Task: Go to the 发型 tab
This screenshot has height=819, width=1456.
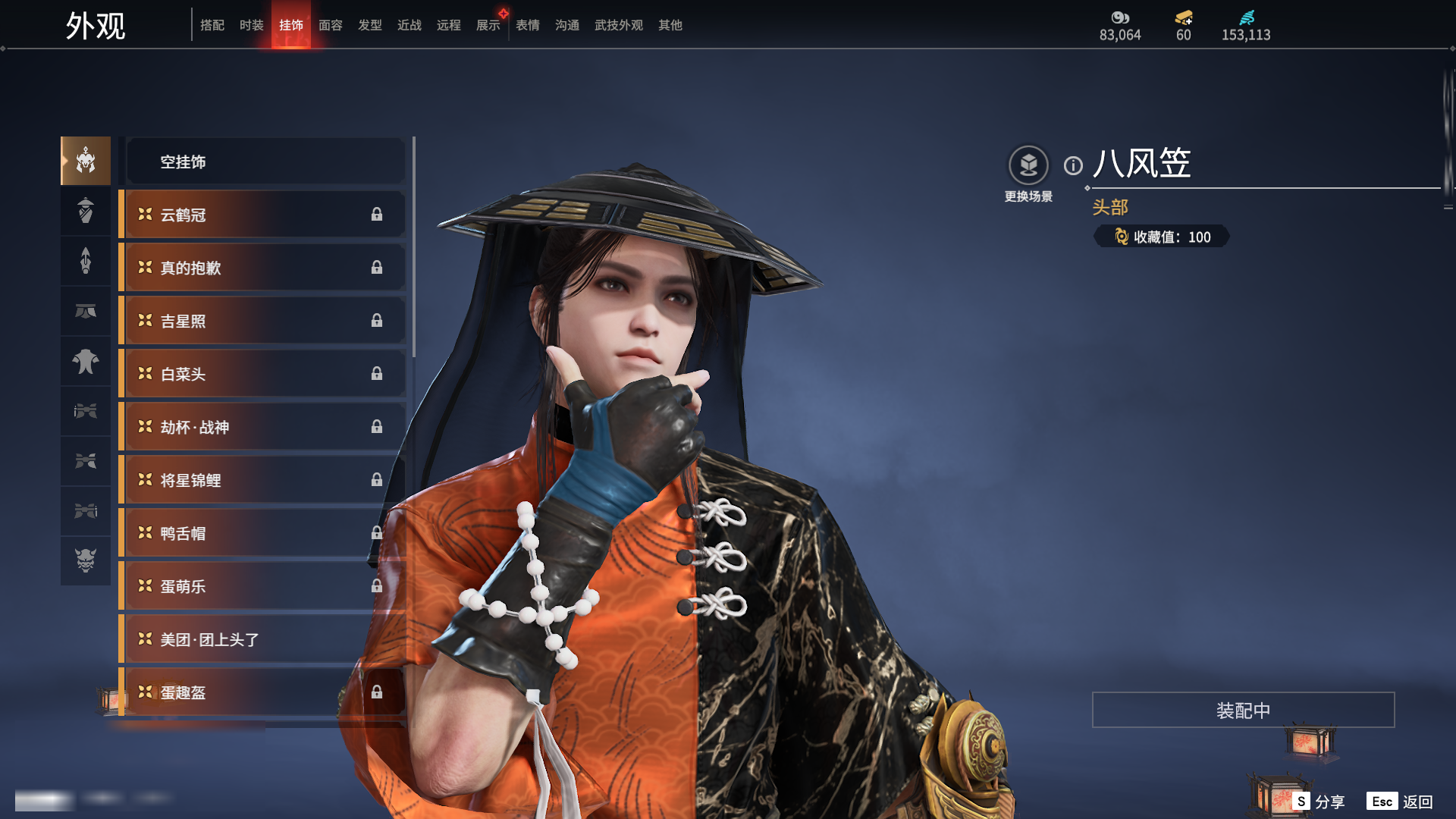Action: pyautogui.click(x=370, y=25)
